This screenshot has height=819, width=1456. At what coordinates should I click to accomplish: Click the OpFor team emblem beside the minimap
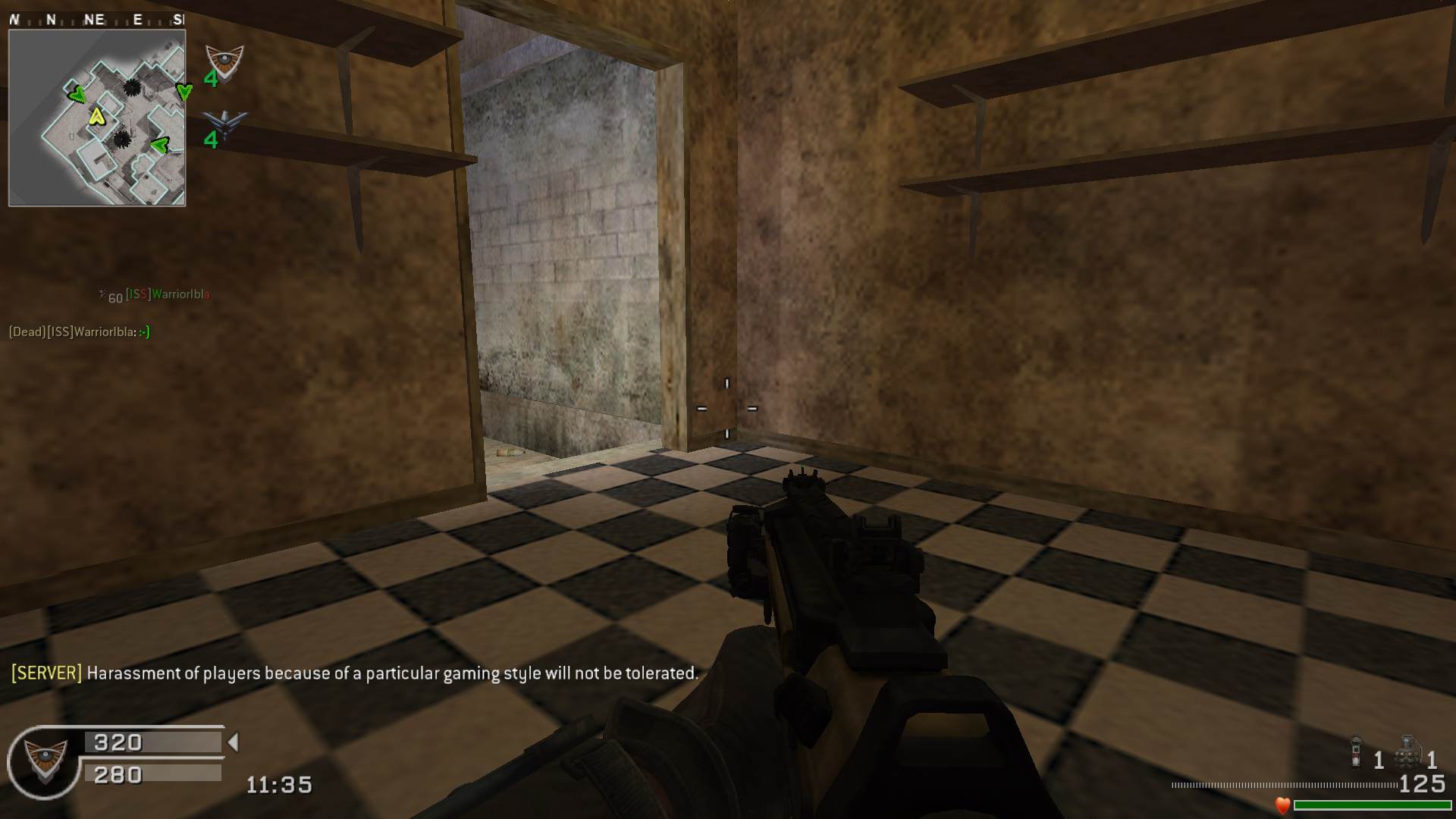[x=224, y=61]
